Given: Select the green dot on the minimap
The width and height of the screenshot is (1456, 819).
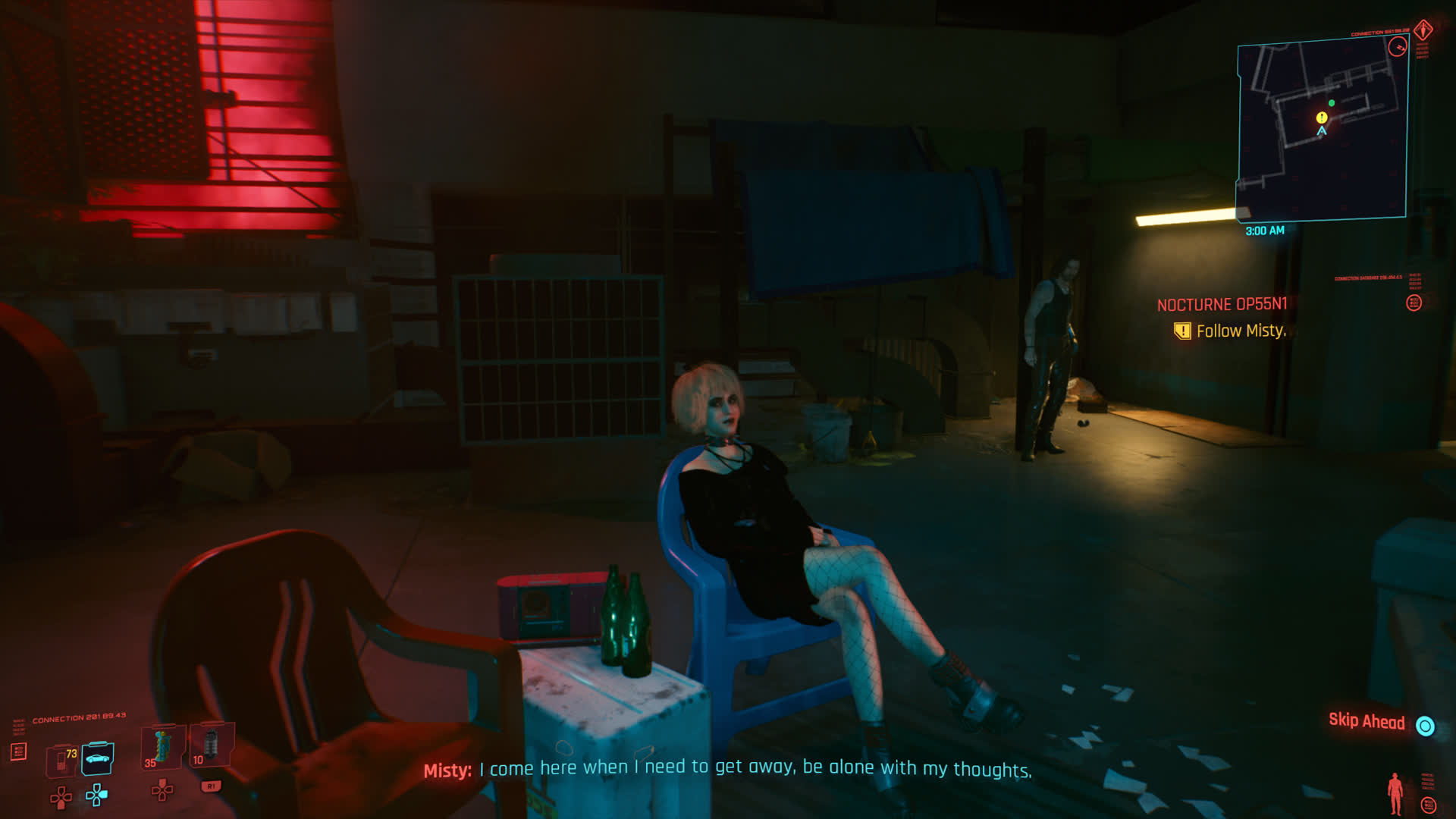Looking at the screenshot, I should click(x=1332, y=103).
